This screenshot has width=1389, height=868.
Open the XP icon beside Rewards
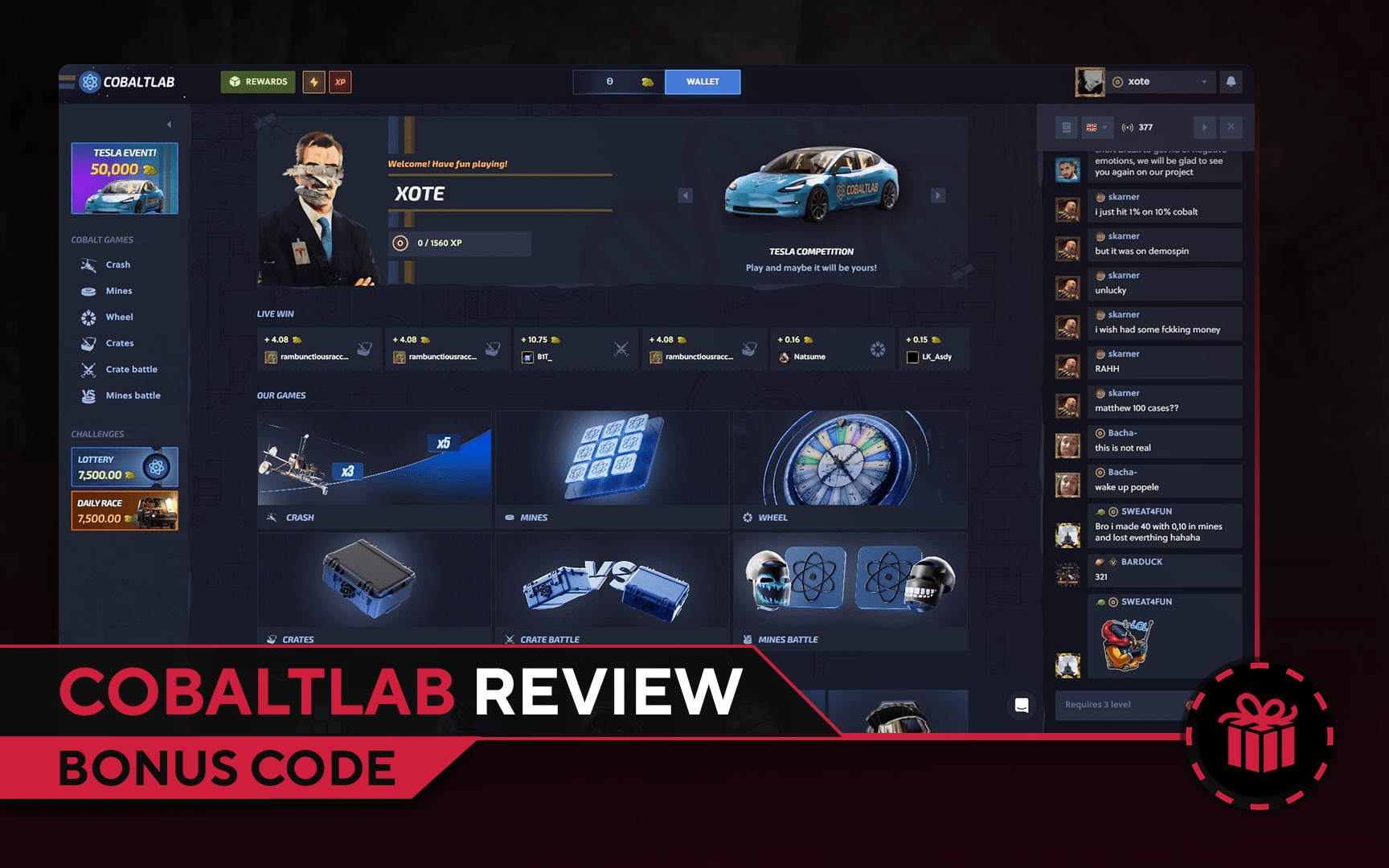[x=340, y=81]
